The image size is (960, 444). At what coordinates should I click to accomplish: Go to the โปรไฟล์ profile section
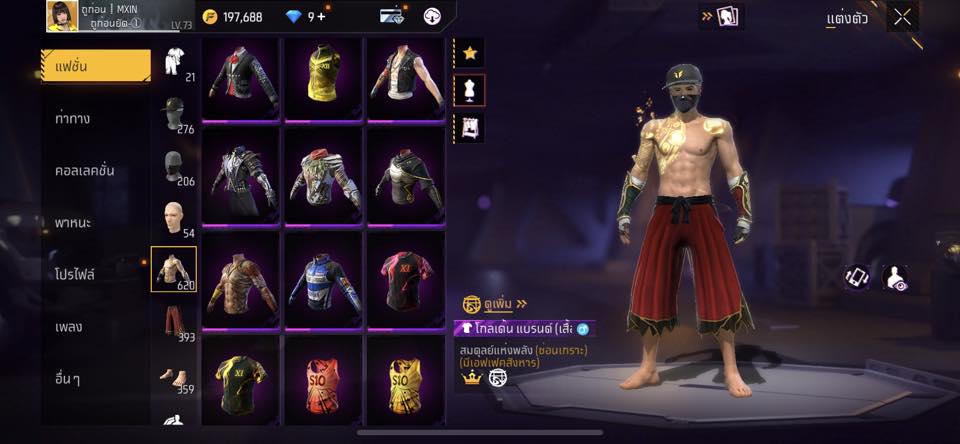click(75, 274)
